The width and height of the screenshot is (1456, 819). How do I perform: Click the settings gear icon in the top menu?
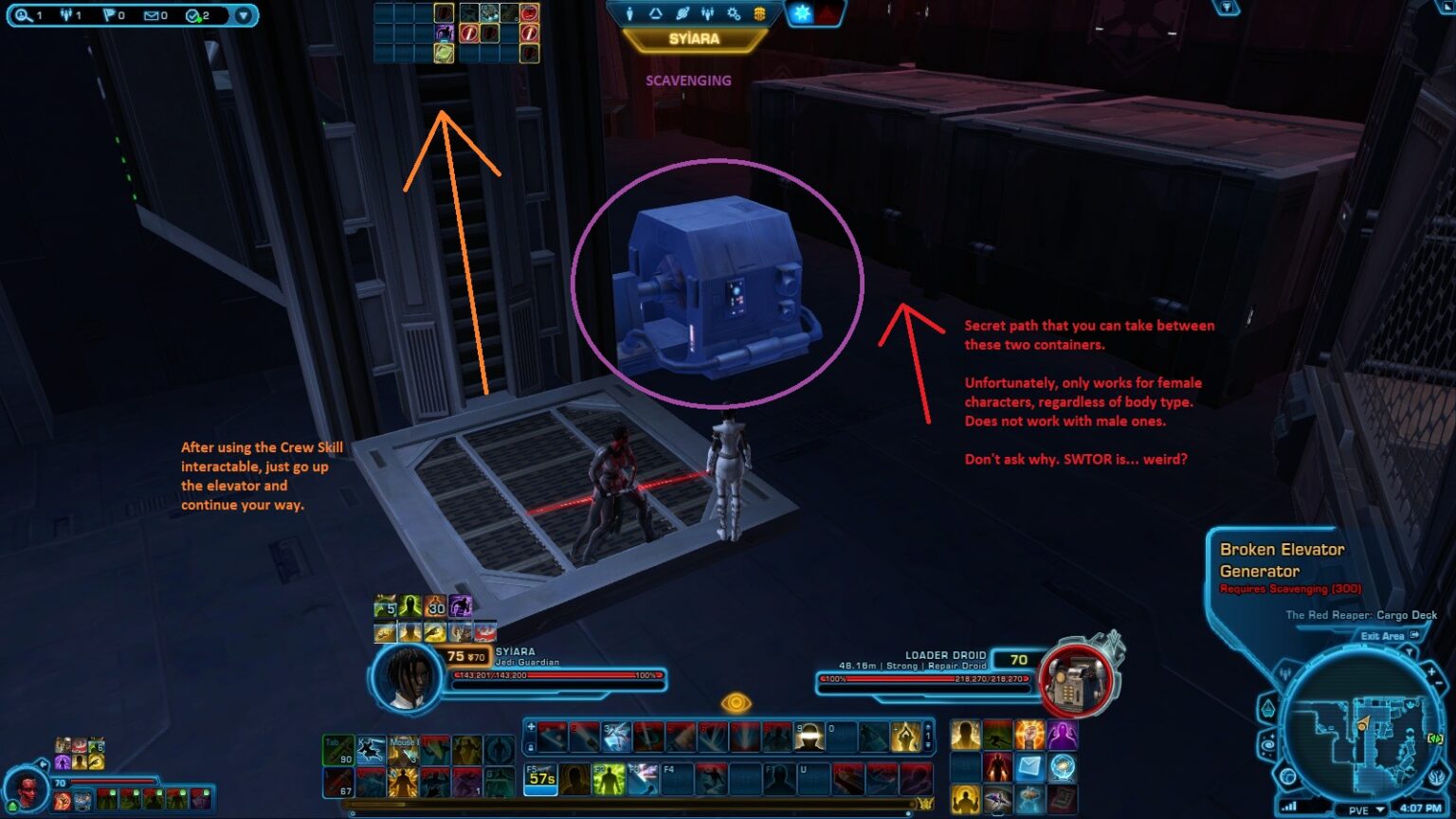(x=734, y=13)
